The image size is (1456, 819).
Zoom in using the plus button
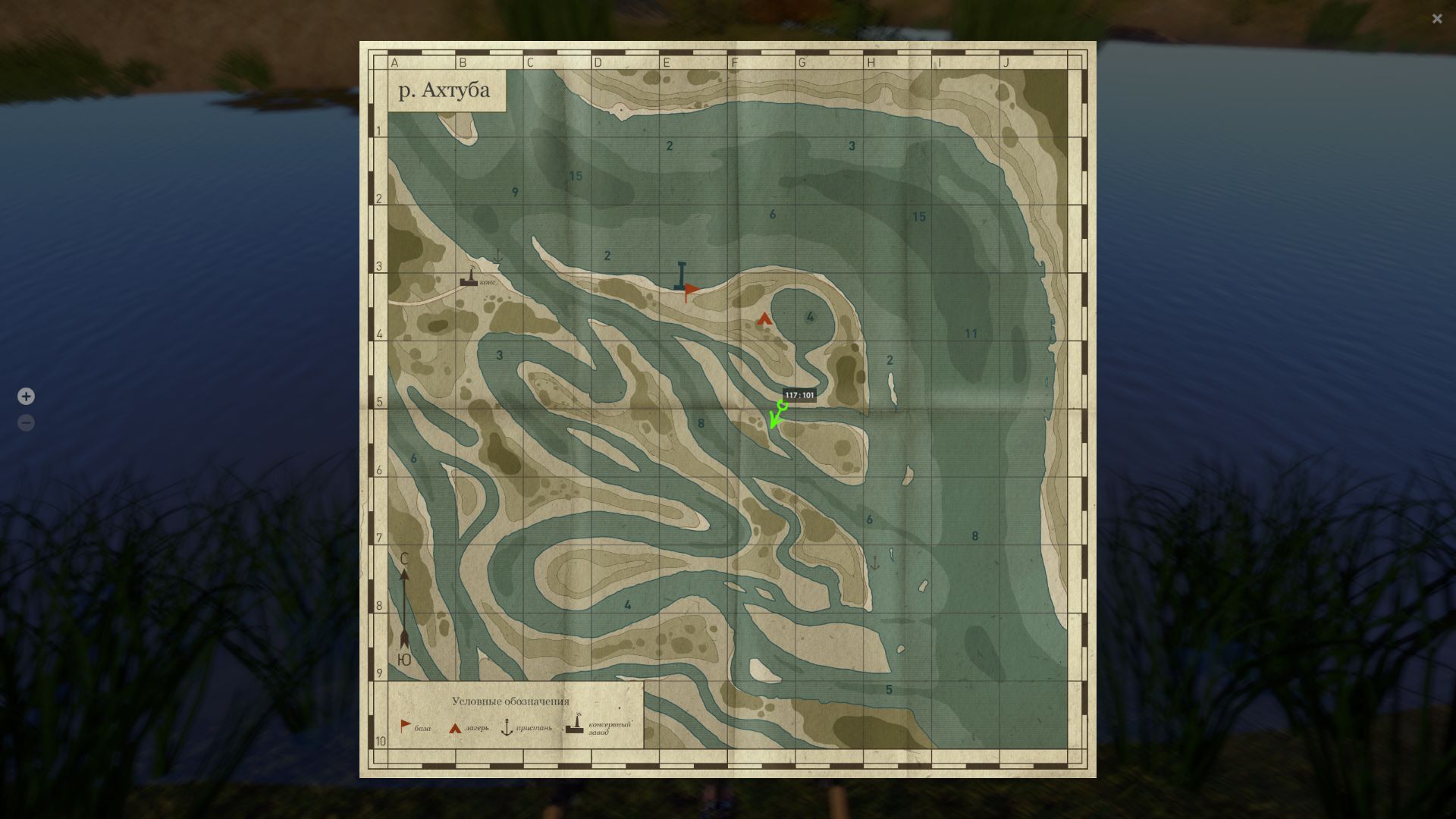(26, 396)
